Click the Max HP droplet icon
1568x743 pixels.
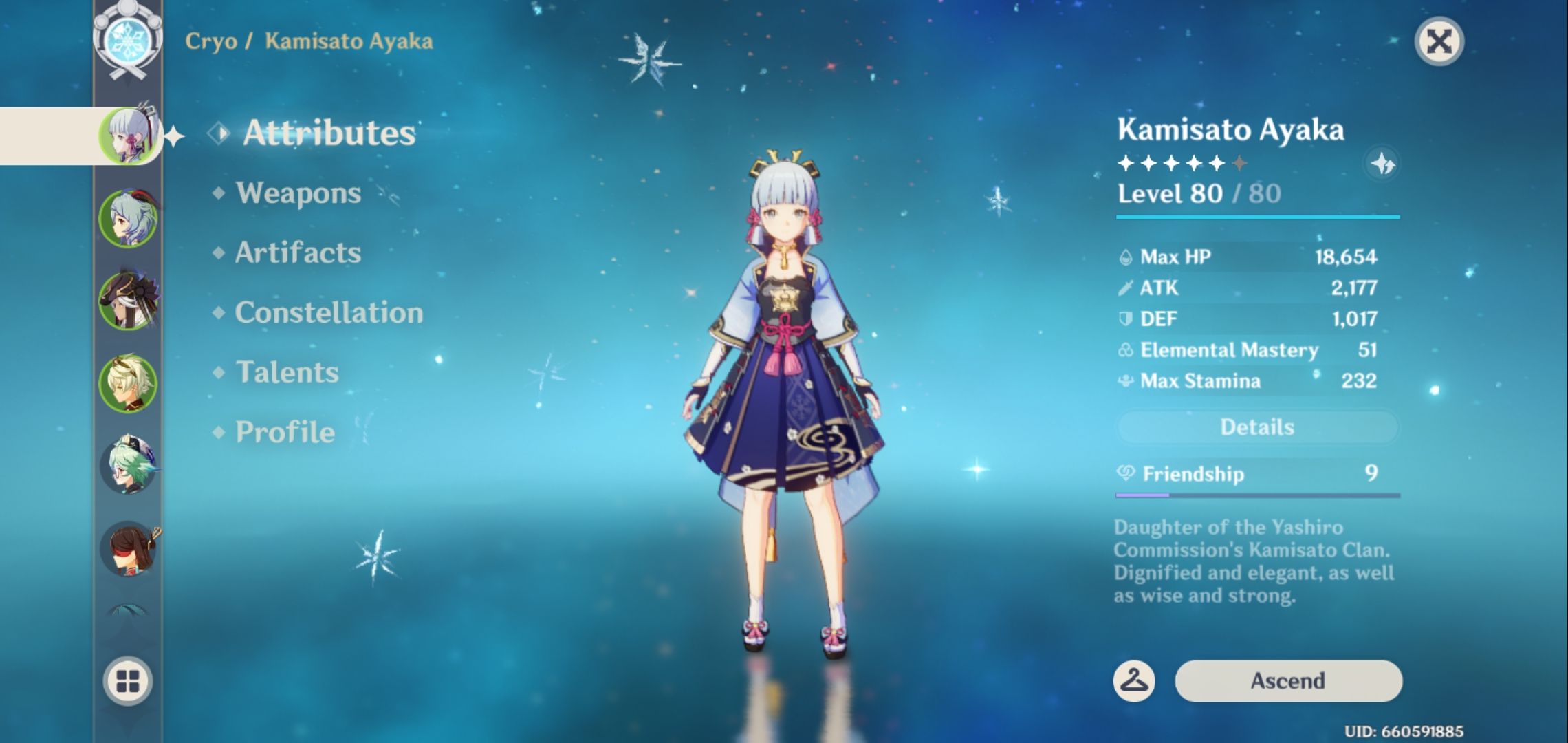tap(1128, 256)
